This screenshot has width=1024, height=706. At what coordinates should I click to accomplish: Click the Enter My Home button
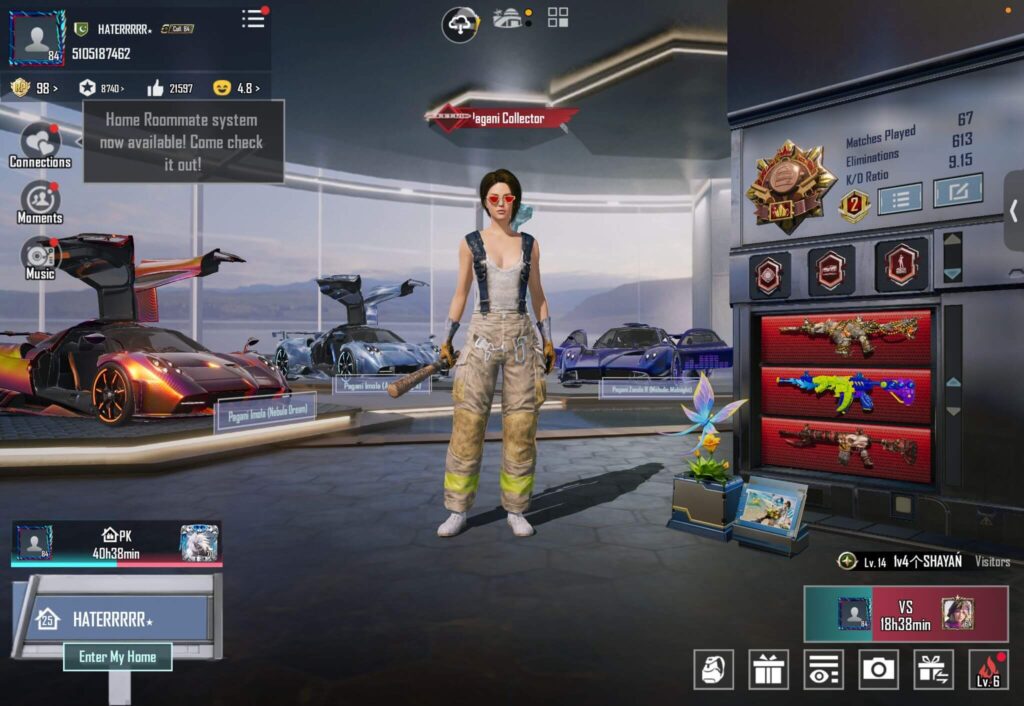coord(118,657)
